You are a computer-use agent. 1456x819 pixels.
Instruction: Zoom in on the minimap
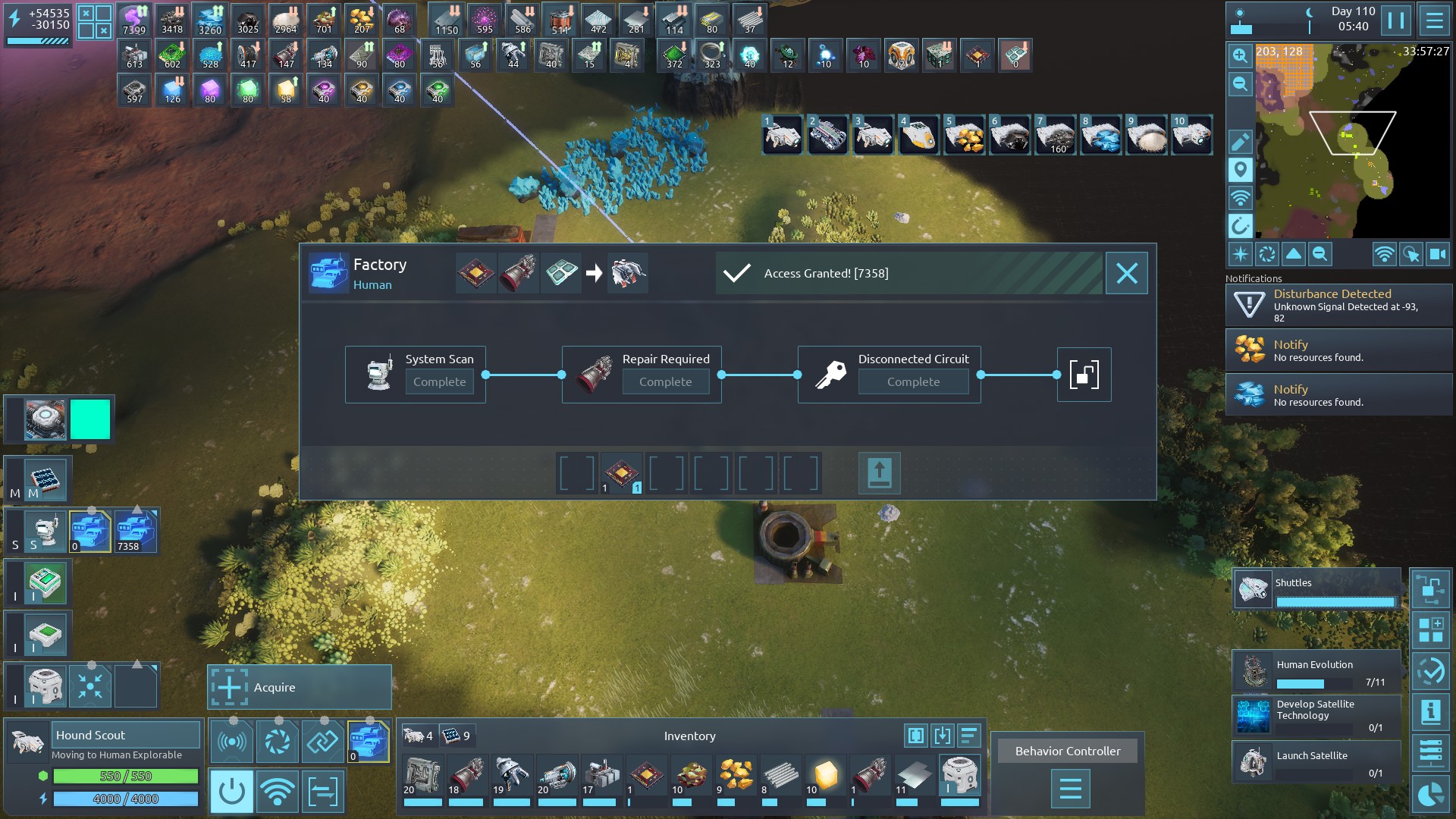click(x=1240, y=55)
